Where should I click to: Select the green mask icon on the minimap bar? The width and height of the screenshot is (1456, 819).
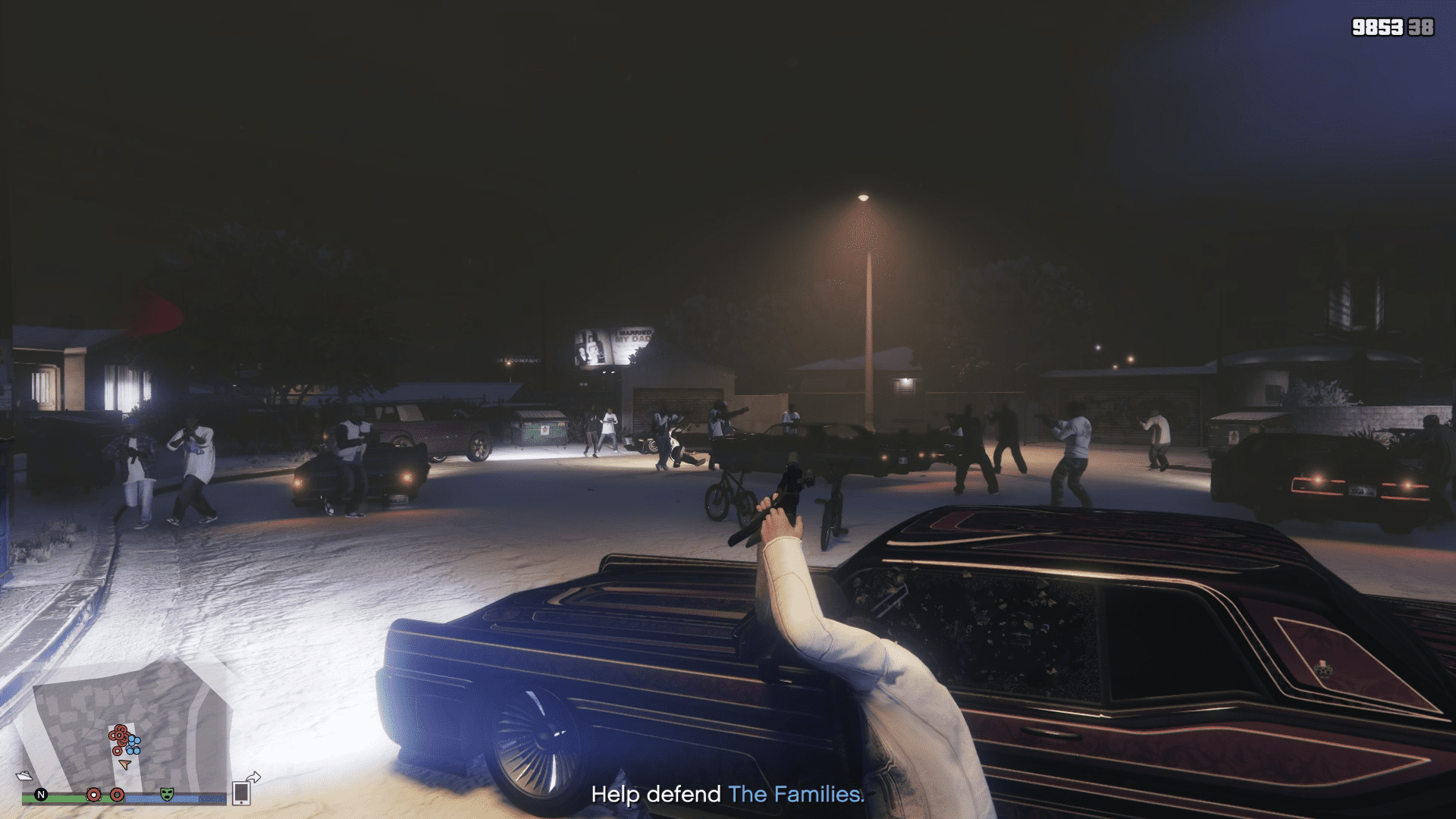(x=167, y=795)
